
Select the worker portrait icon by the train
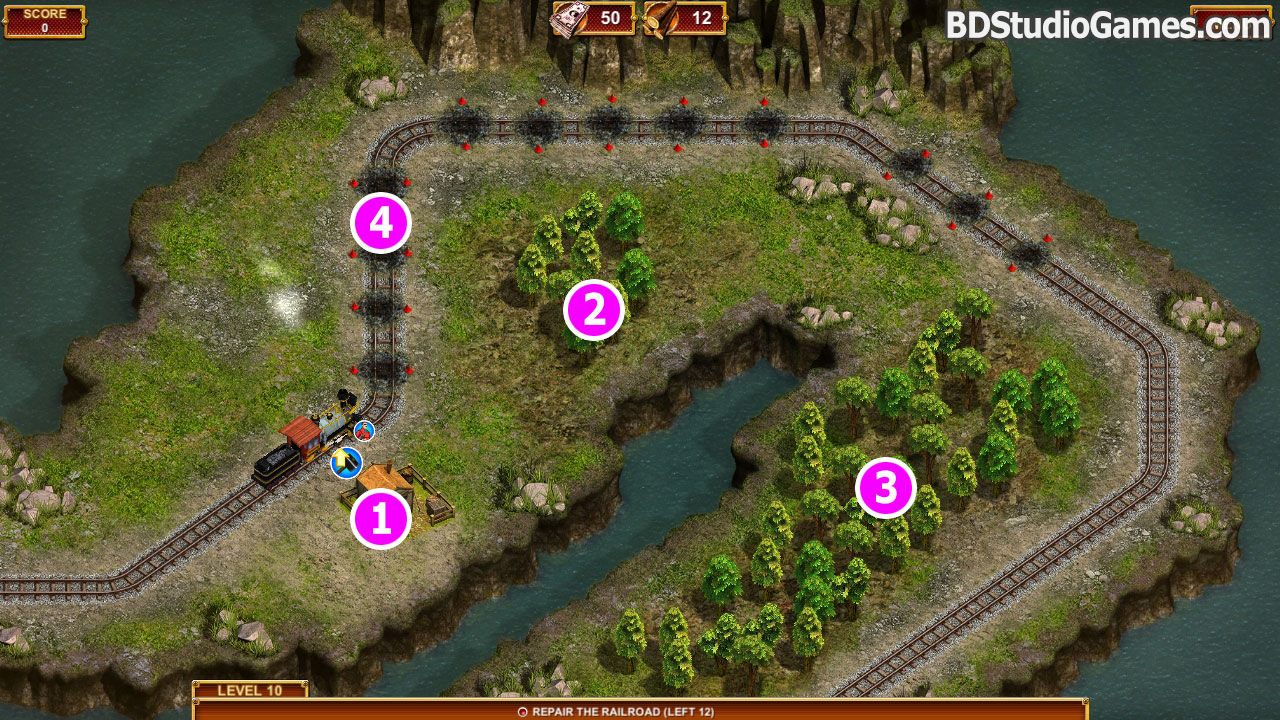coord(364,431)
